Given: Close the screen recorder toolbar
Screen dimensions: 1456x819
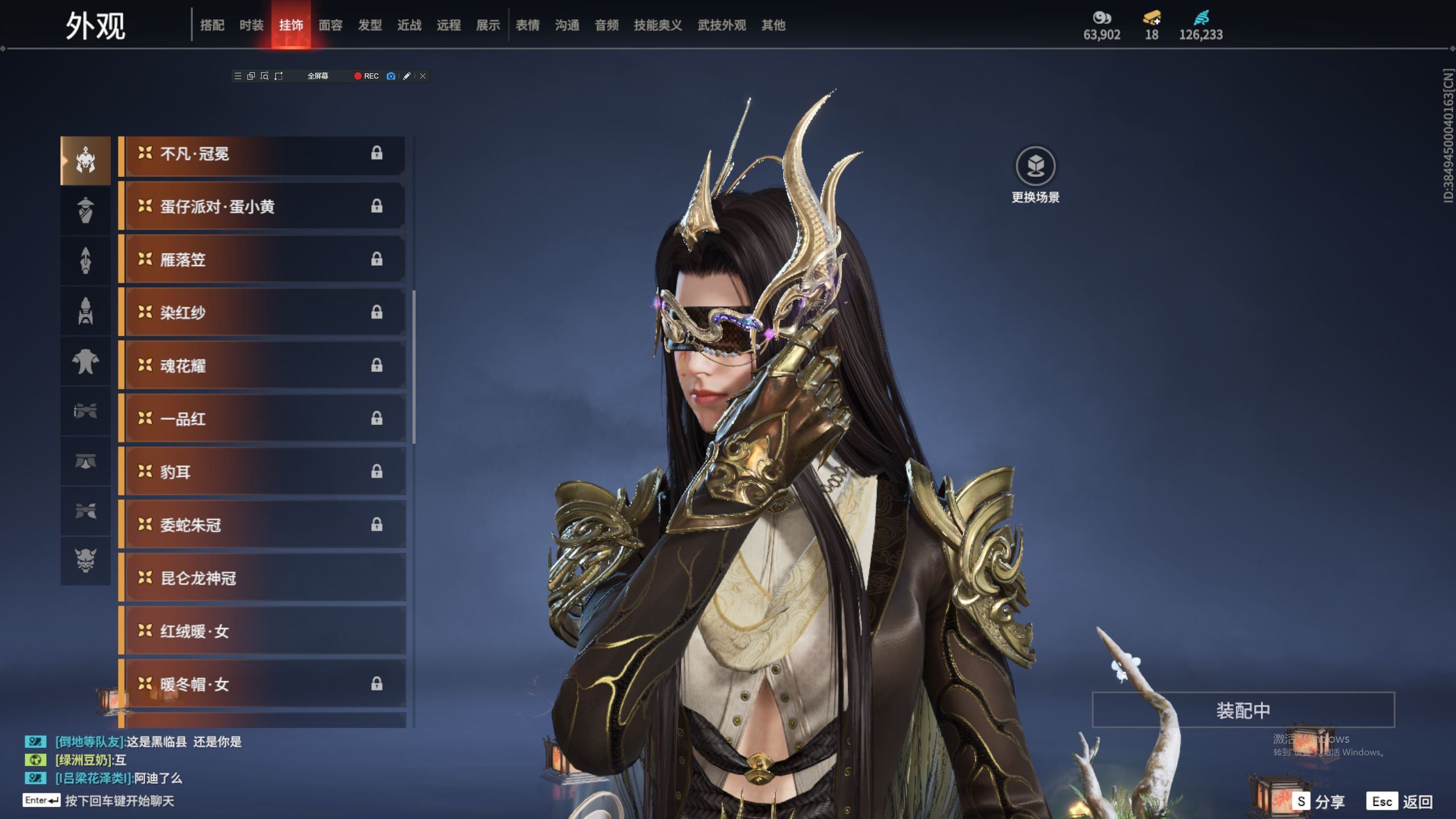Looking at the screenshot, I should (x=423, y=76).
